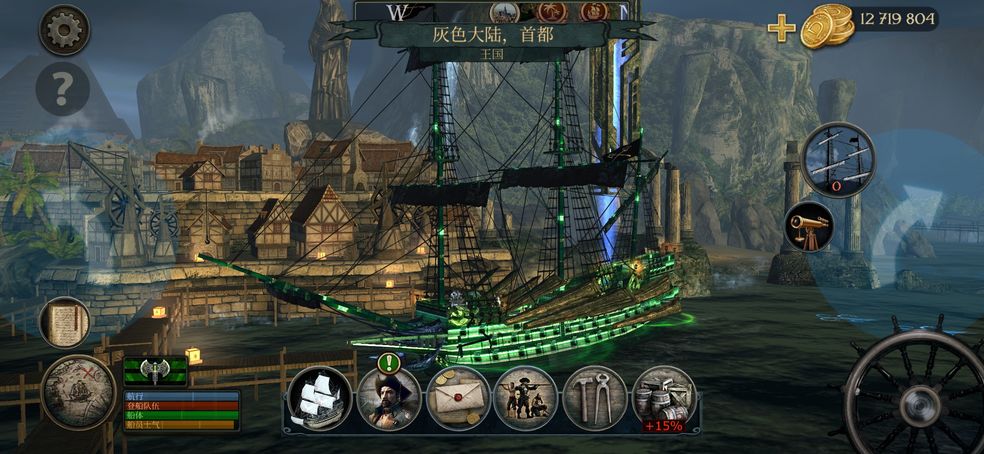Open the barrels trade goods +15%

click(663, 398)
